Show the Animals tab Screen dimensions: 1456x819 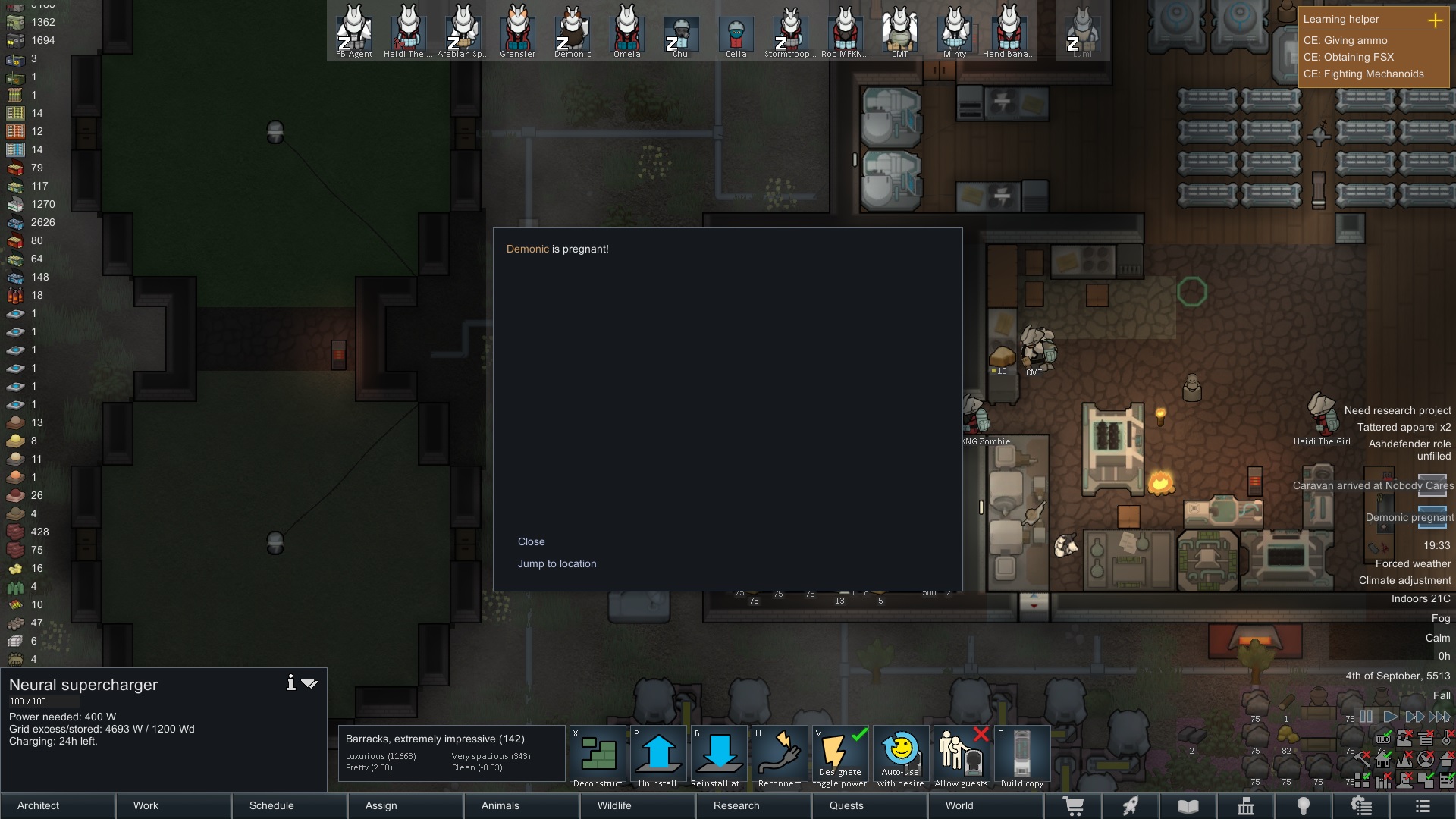point(500,805)
